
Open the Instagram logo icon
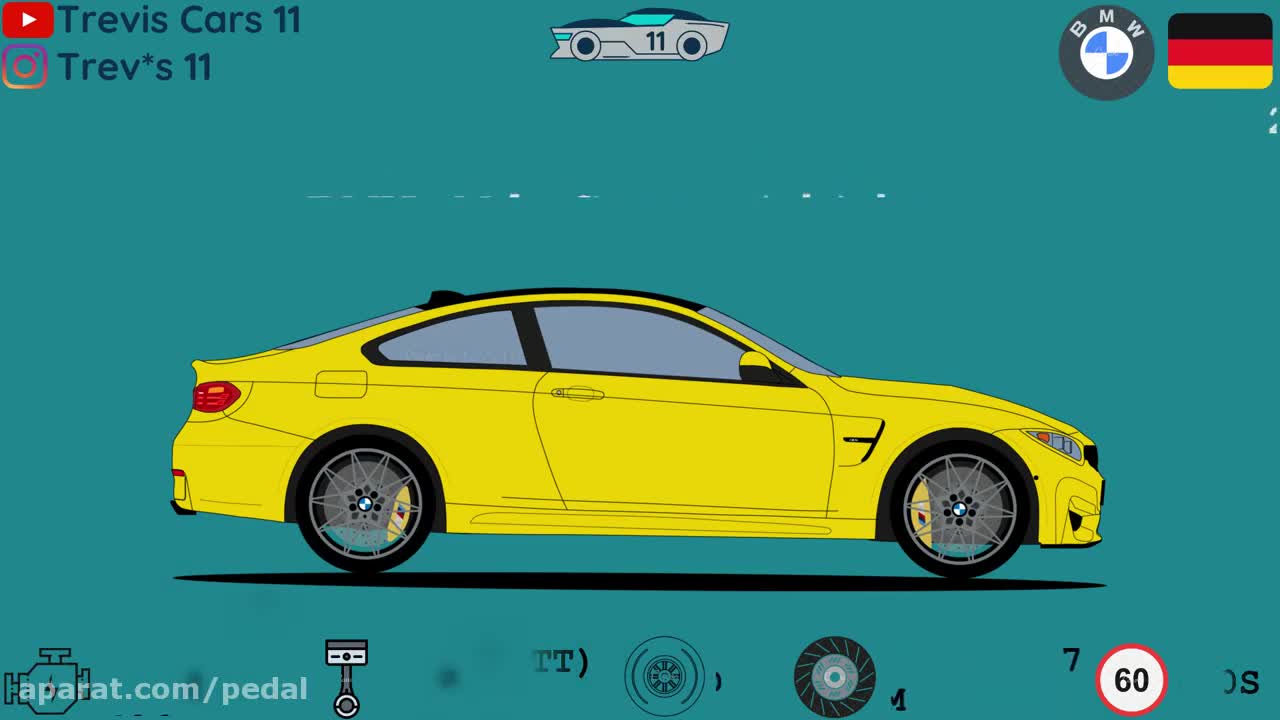[25, 67]
